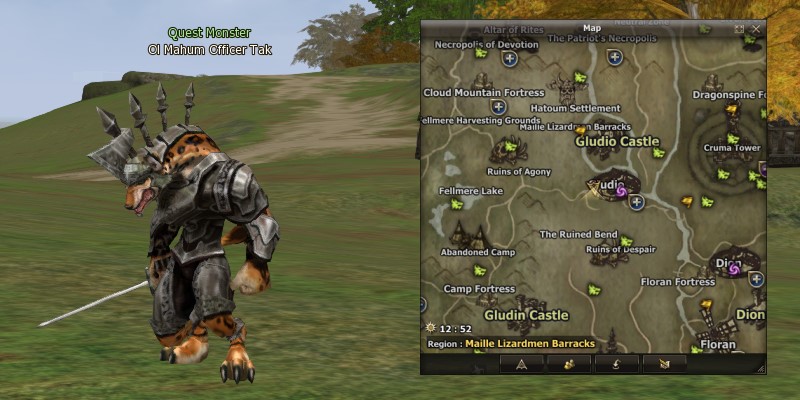This screenshot has width=800, height=400.
Task: Maximize the Map window
Action: pos(739,29)
